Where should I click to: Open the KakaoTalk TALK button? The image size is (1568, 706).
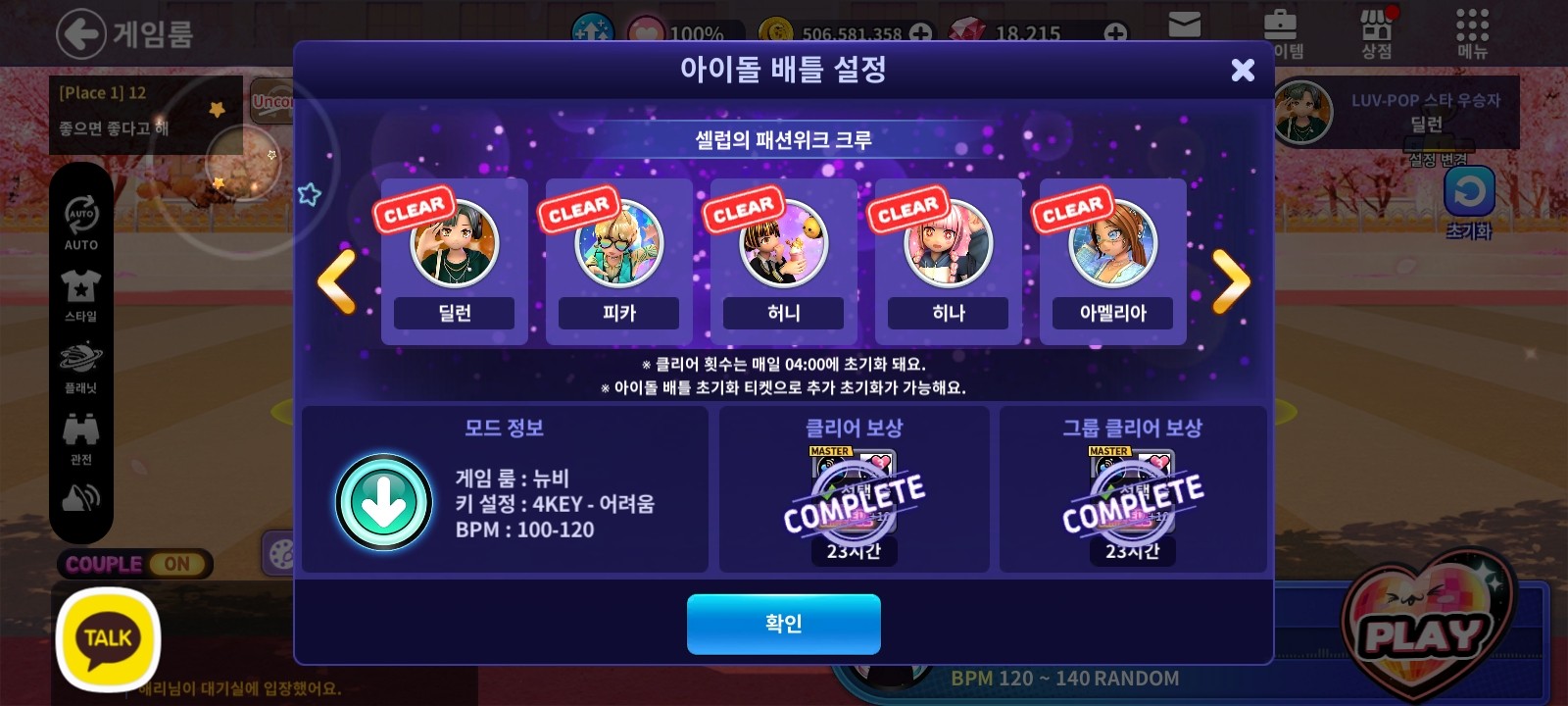[x=108, y=638]
